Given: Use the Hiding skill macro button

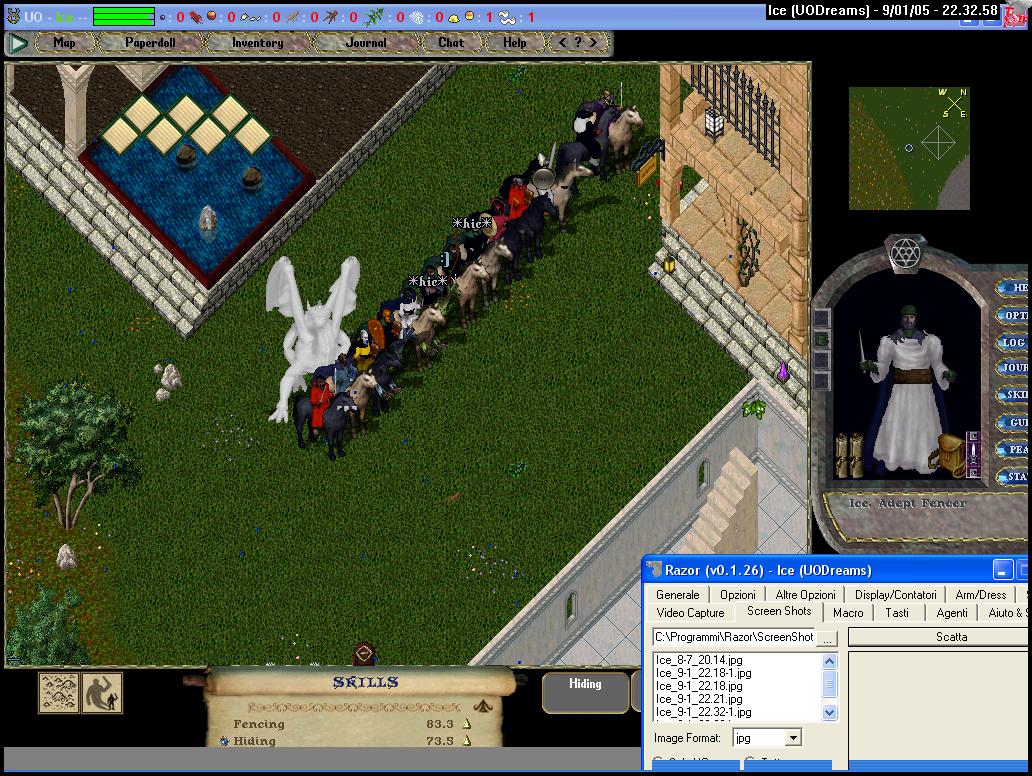Looking at the screenshot, I should (x=585, y=685).
